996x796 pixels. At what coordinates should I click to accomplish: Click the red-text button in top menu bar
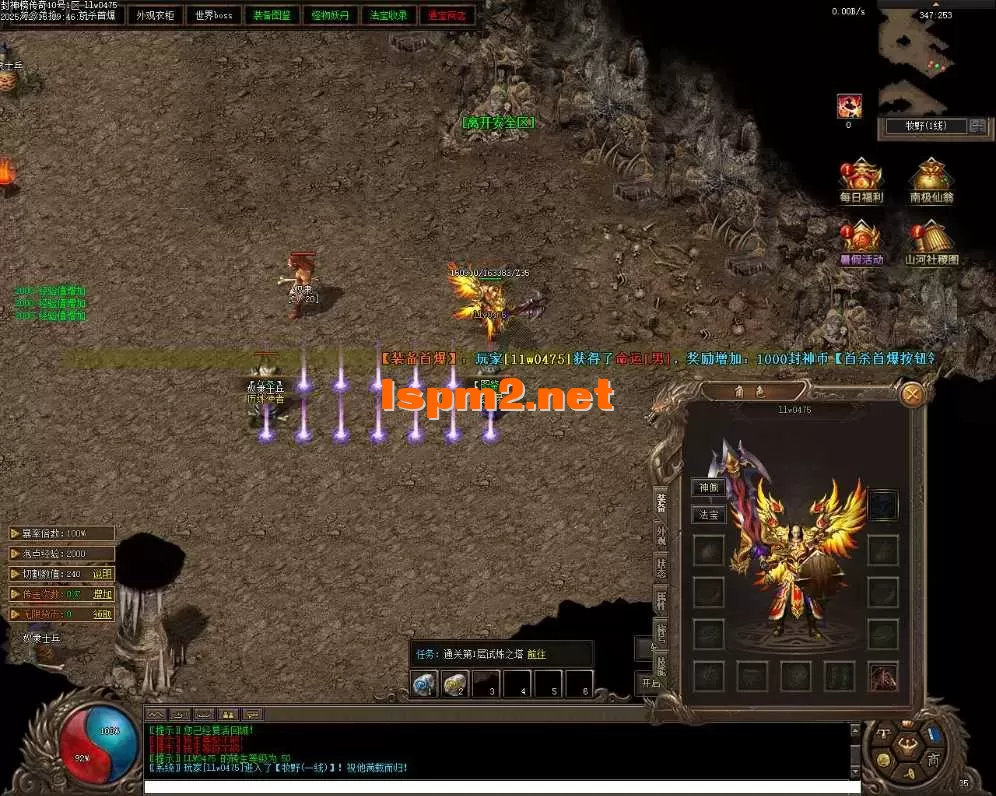[x=446, y=16]
